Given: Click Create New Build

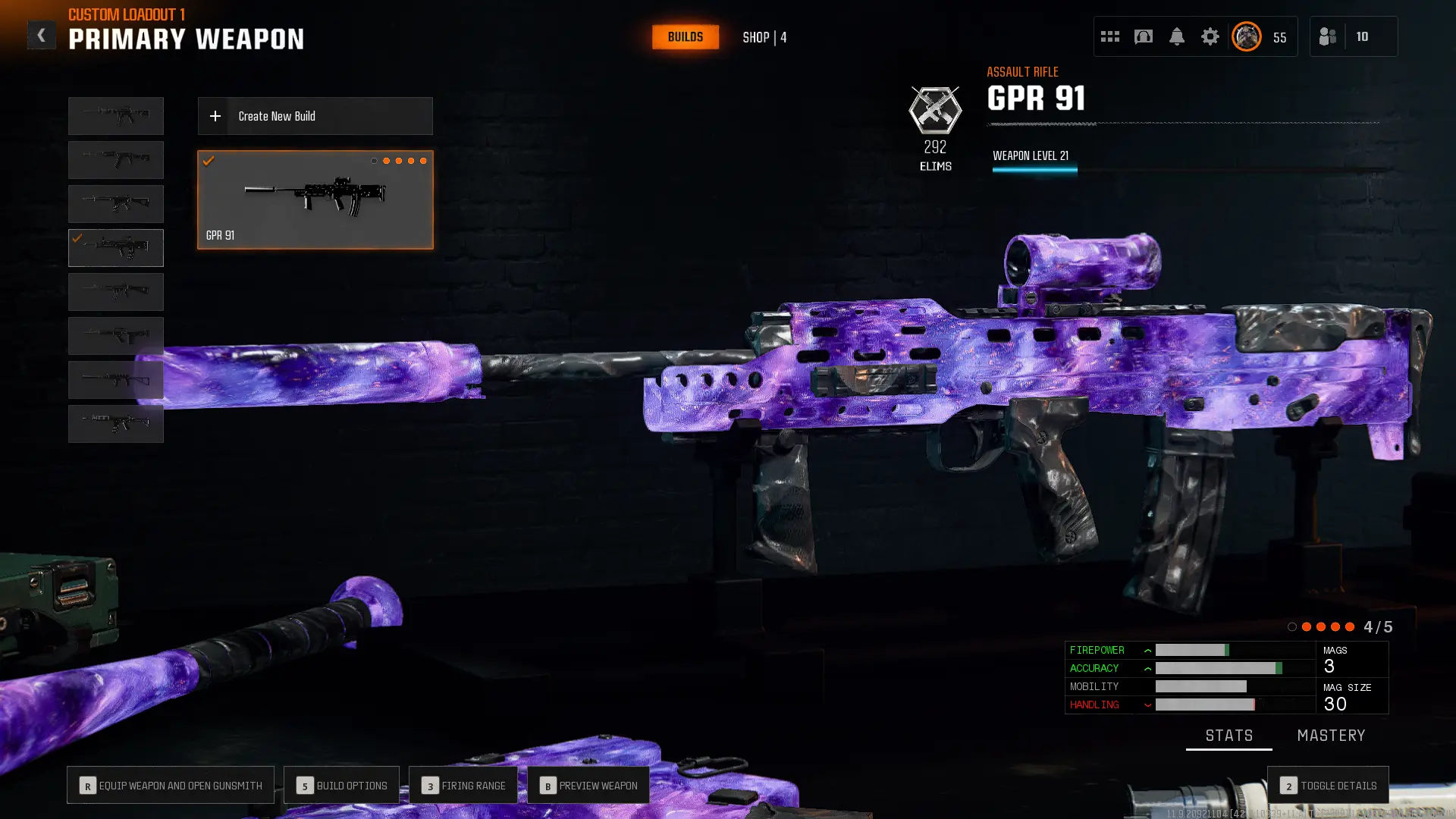Looking at the screenshot, I should pos(315,116).
